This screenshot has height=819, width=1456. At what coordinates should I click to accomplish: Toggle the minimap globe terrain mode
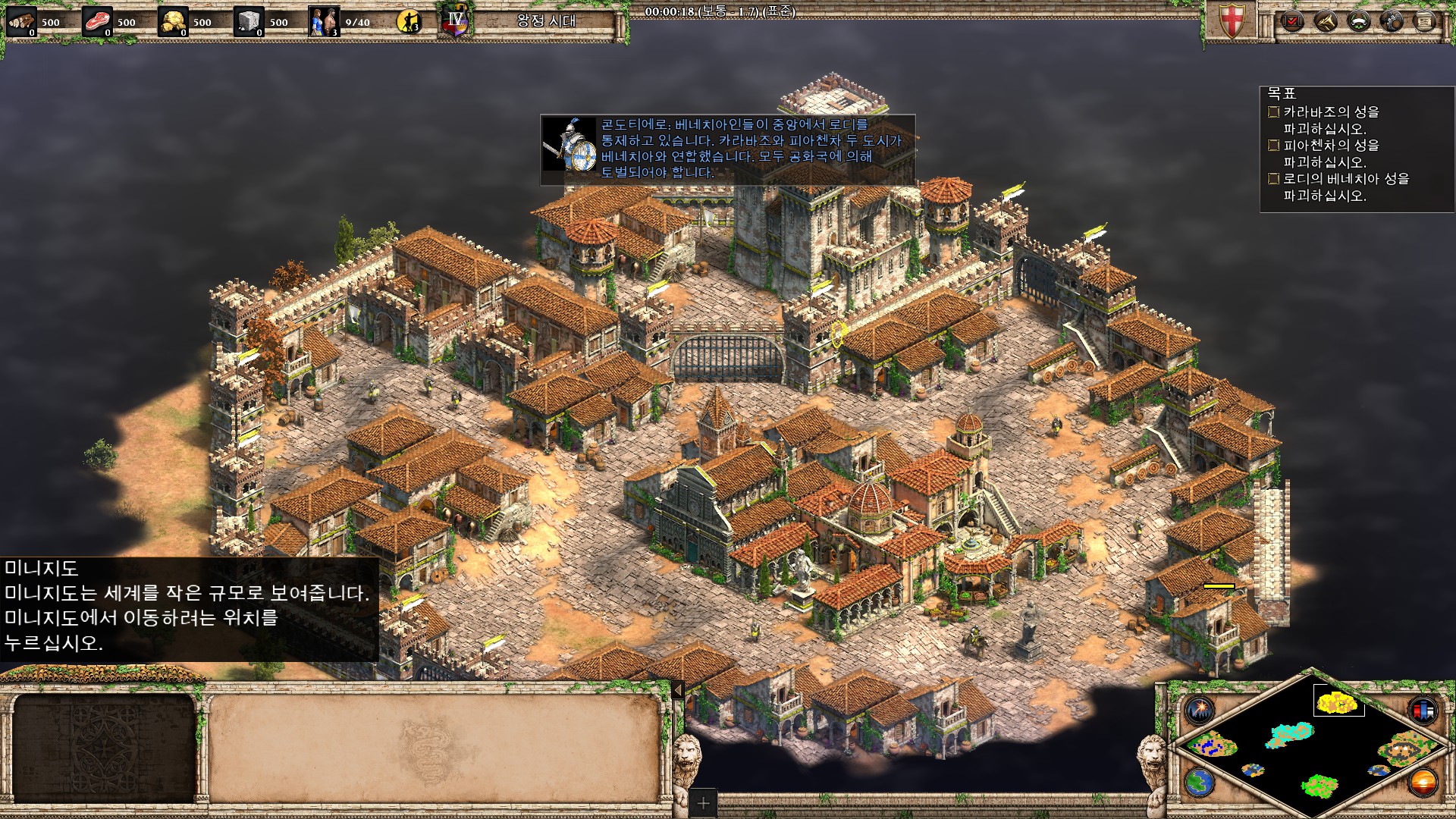tap(1199, 782)
